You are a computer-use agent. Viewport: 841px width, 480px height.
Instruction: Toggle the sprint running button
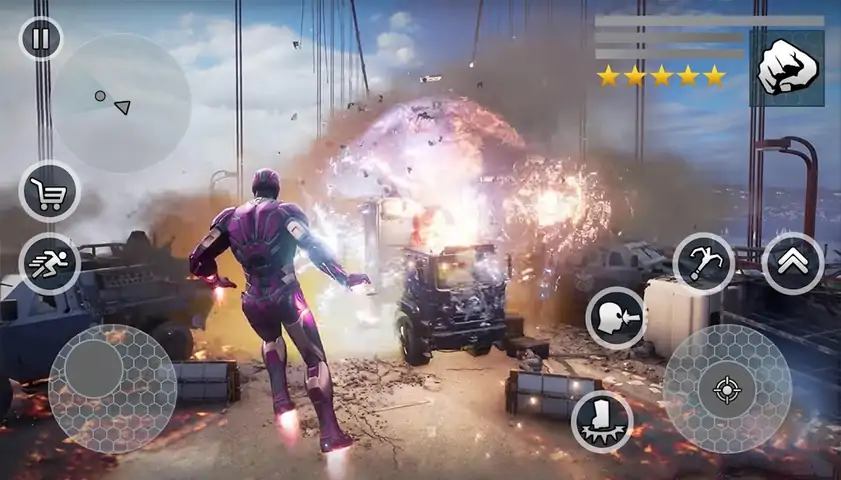coord(49,264)
